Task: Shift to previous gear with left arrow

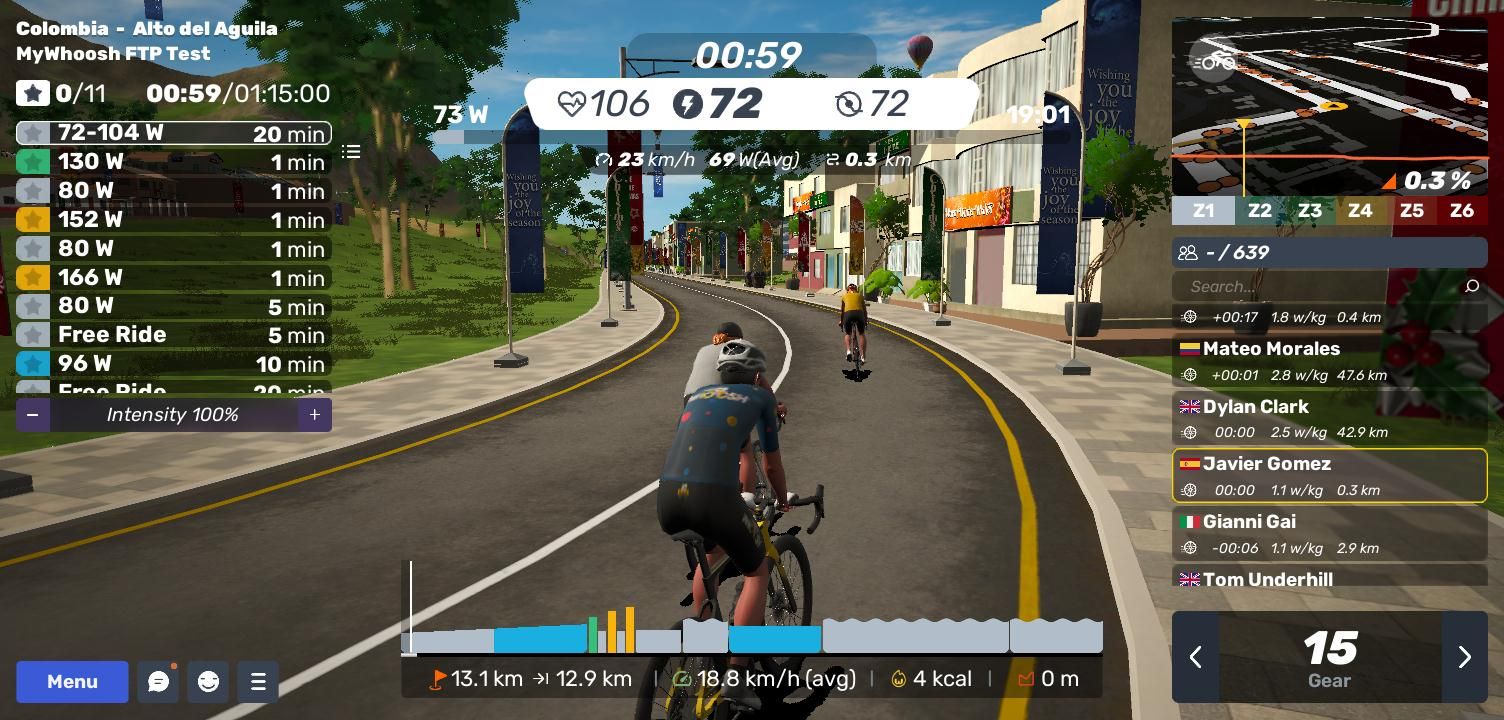Action: [1195, 657]
